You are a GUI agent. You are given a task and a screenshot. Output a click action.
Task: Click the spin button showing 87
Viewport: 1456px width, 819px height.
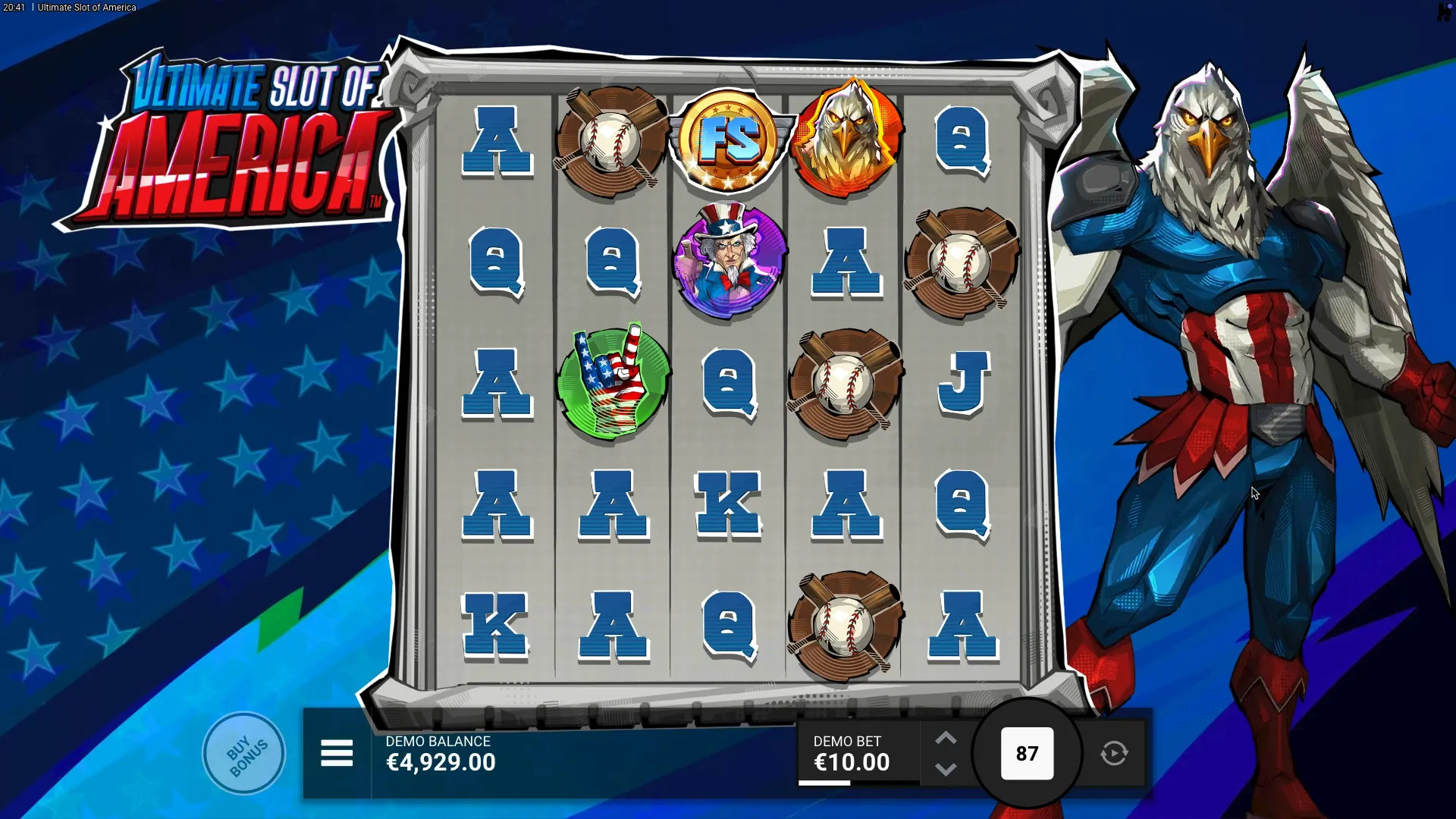click(x=1027, y=754)
